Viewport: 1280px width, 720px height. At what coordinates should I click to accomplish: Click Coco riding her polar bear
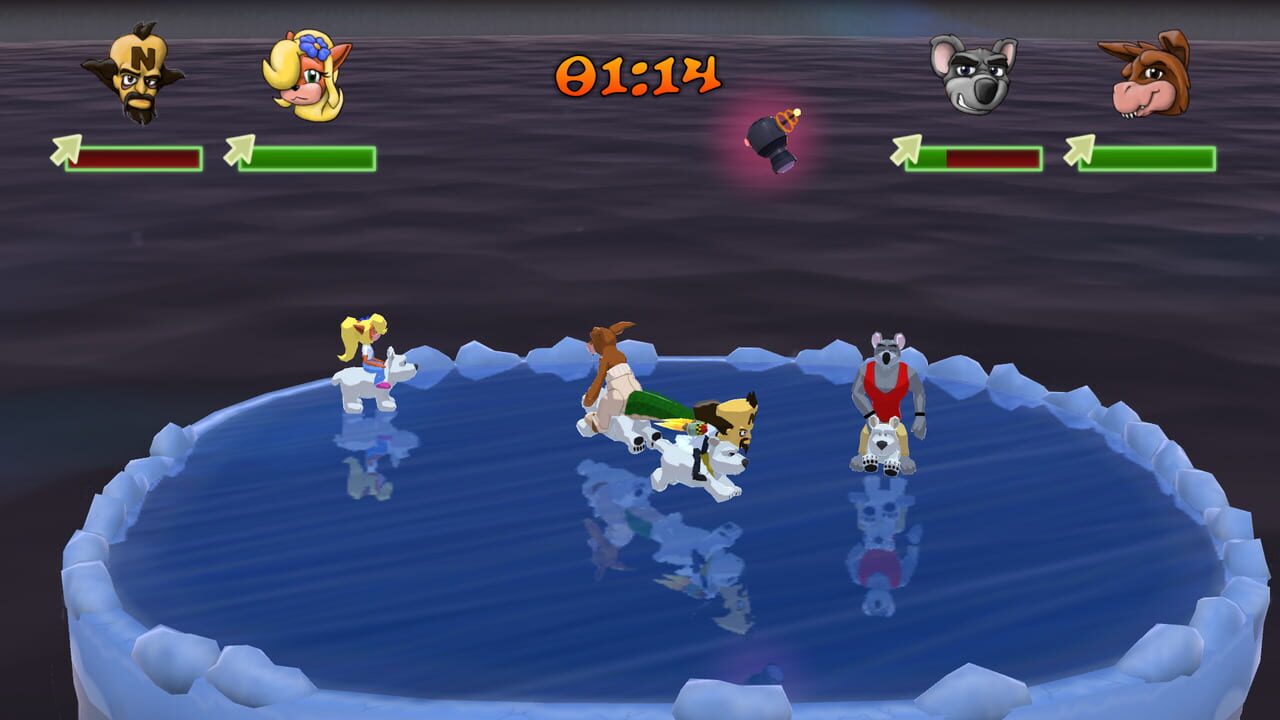tap(375, 370)
